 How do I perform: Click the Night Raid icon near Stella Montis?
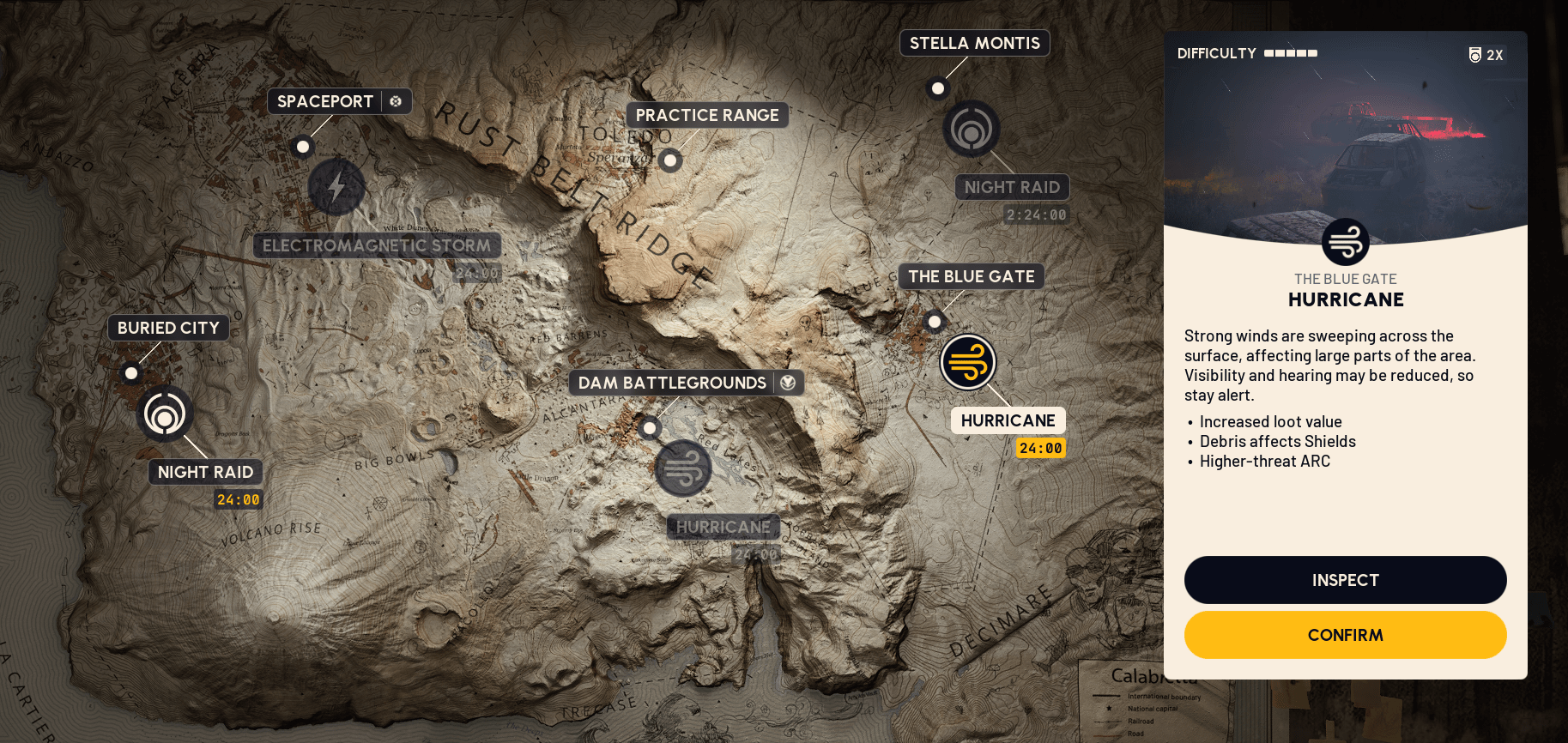(971, 129)
